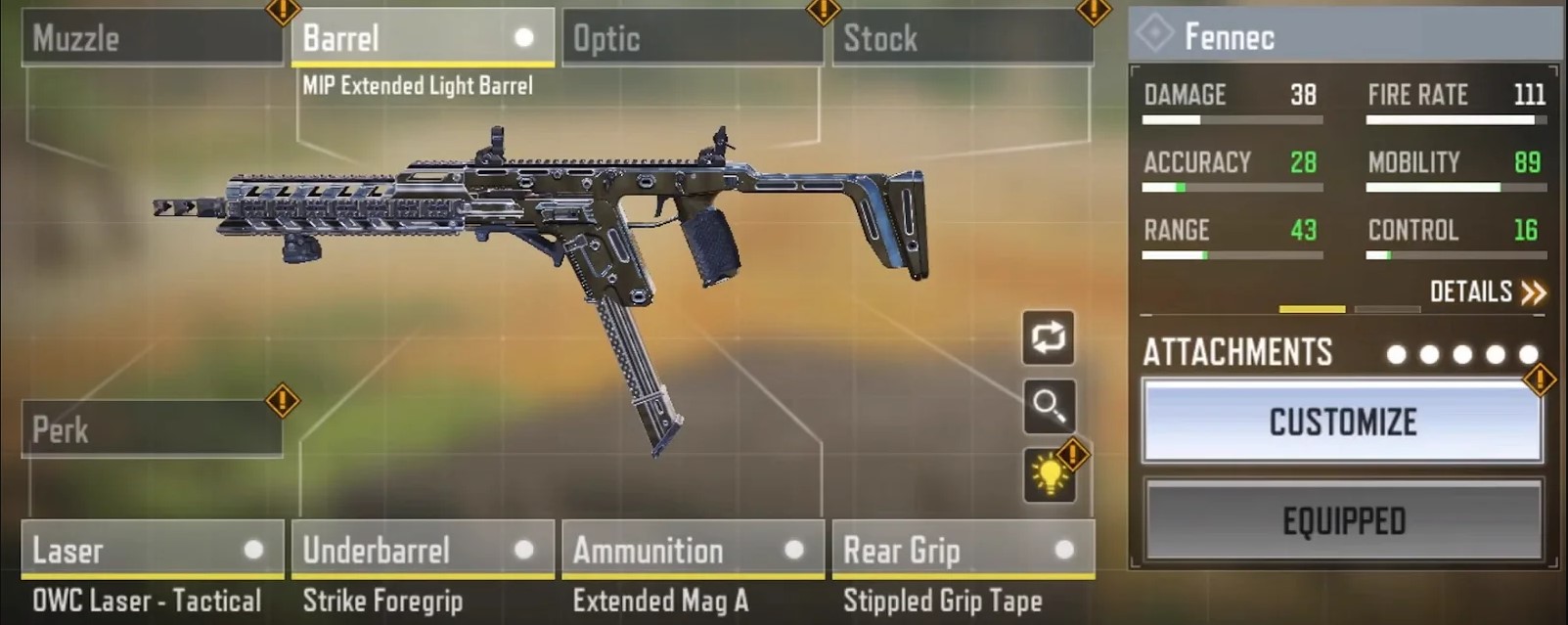Click the Equipped button
The image size is (1568, 625).
(x=1343, y=521)
